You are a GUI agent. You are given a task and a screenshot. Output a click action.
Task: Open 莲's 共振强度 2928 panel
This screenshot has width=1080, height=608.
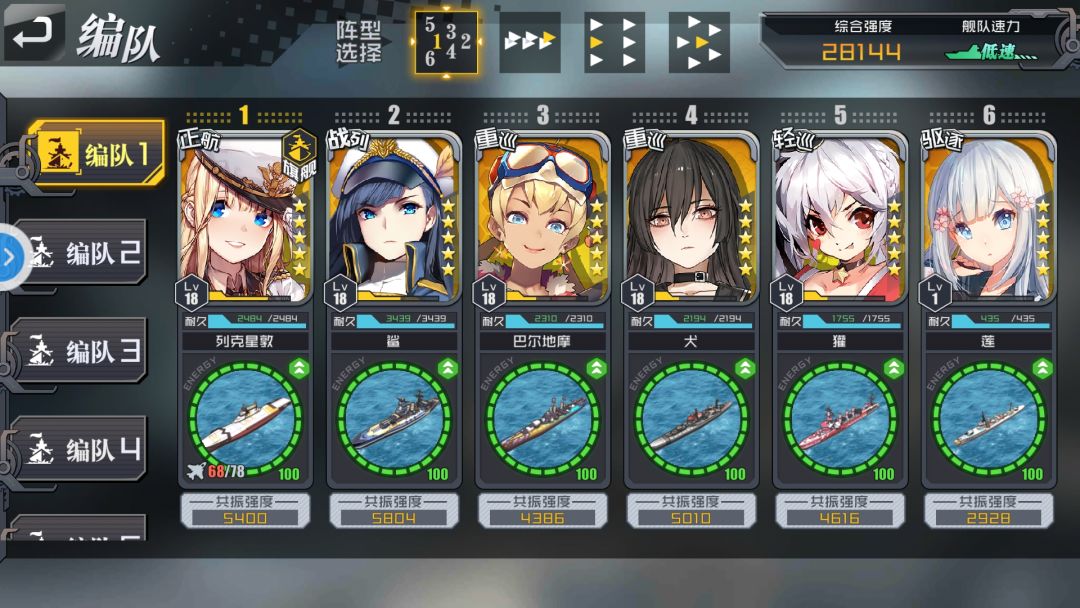click(x=988, y=510)
